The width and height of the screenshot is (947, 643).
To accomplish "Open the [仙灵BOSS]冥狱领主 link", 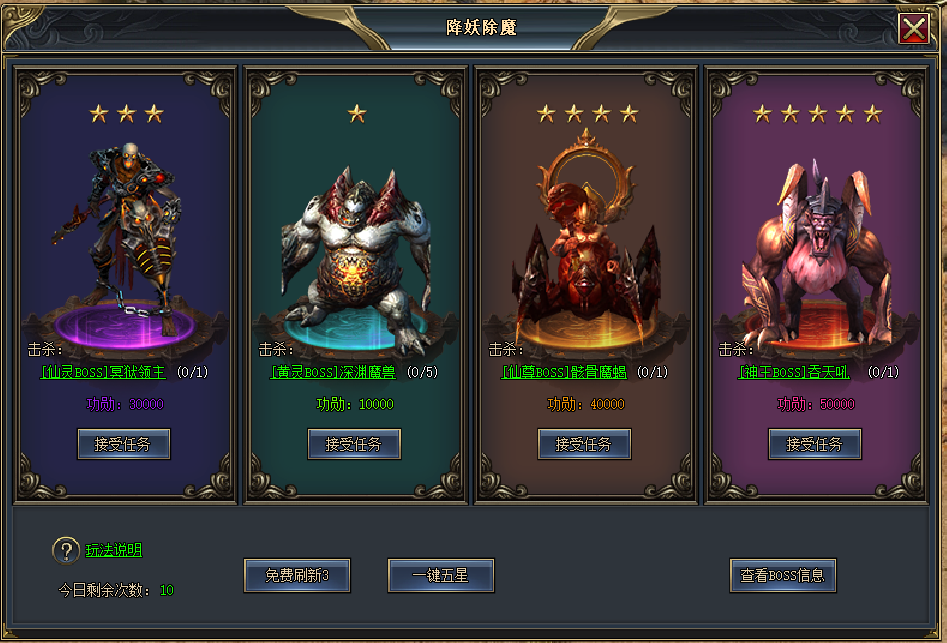I will tap(103, 373).
